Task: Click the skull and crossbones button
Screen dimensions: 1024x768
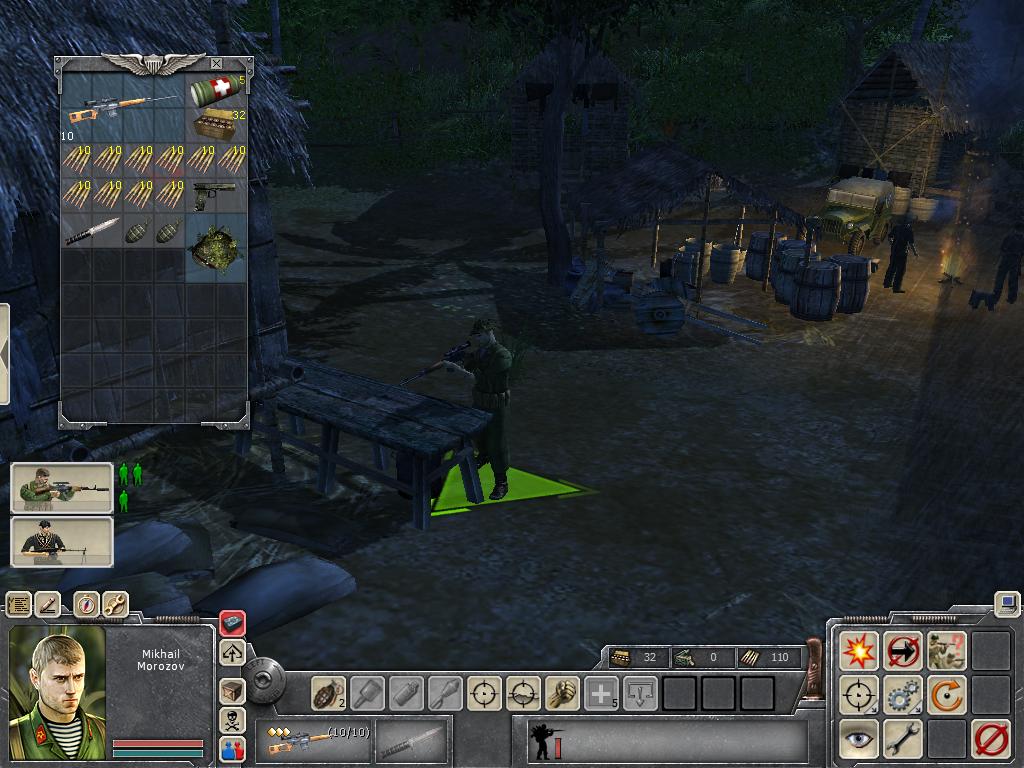Action: pyautogui.click(x=232, y=720)
